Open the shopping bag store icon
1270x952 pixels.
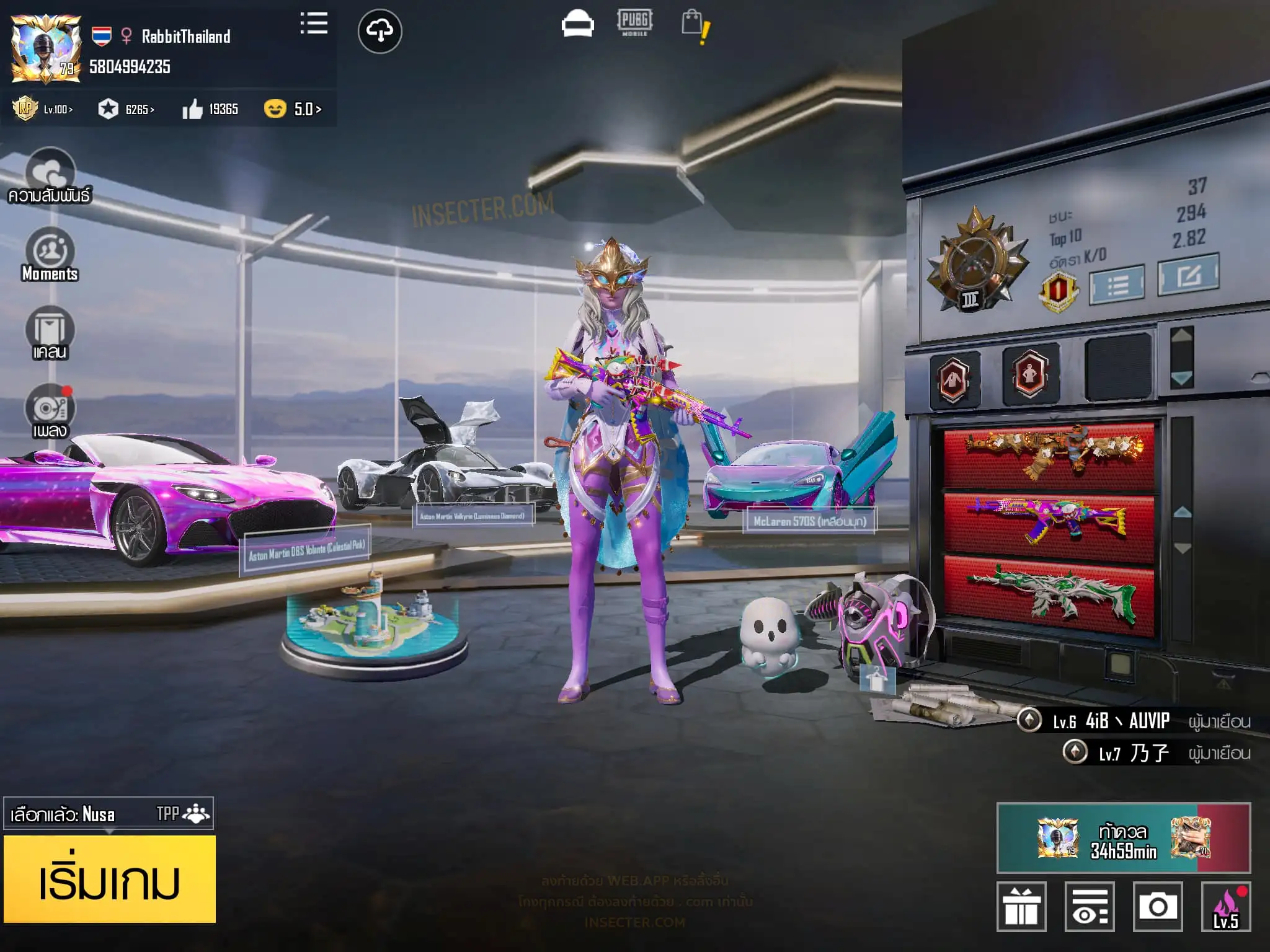[695, 26]
